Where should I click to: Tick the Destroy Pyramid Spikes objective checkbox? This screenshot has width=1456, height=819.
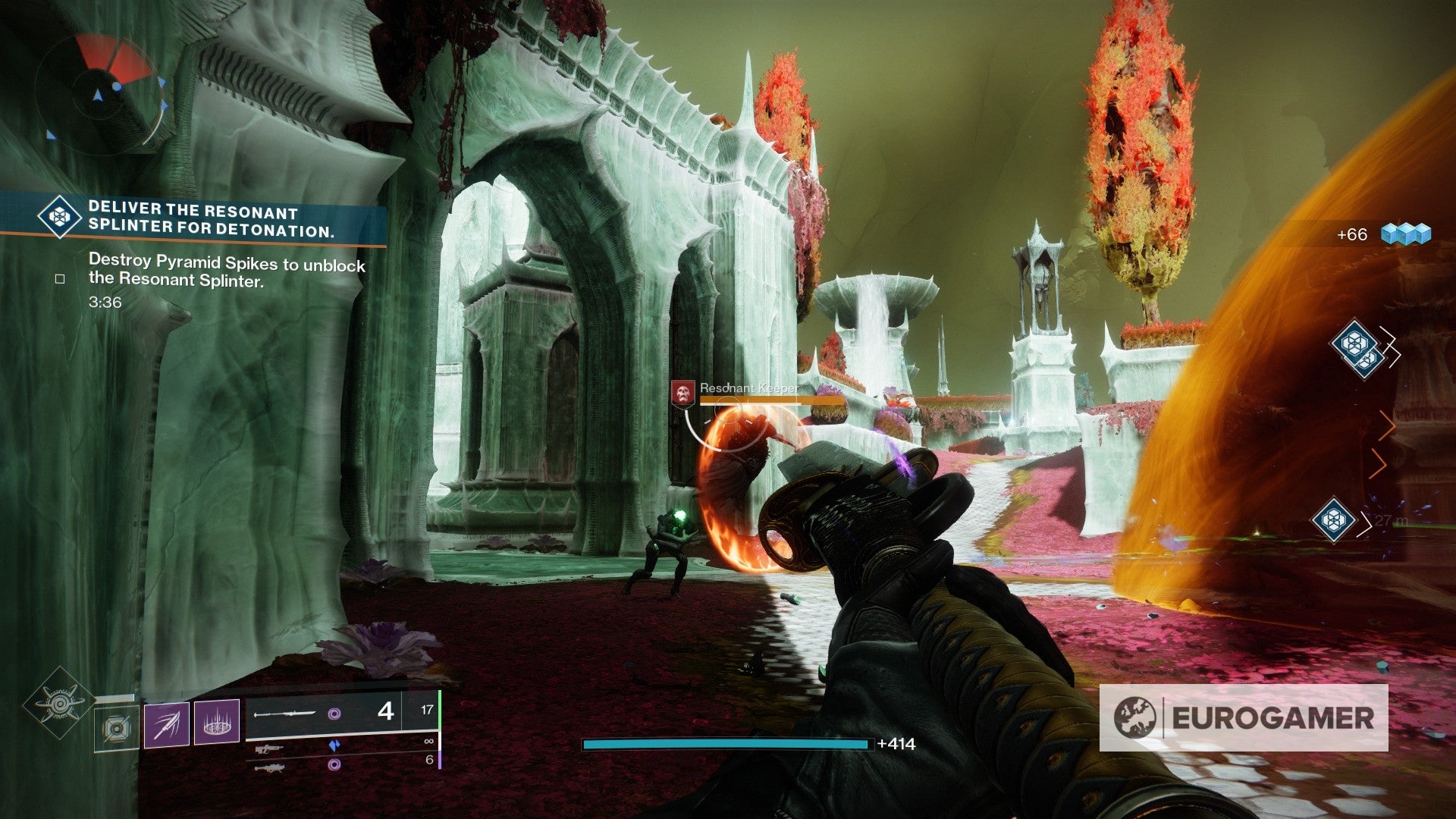click(x=60, y=279)
